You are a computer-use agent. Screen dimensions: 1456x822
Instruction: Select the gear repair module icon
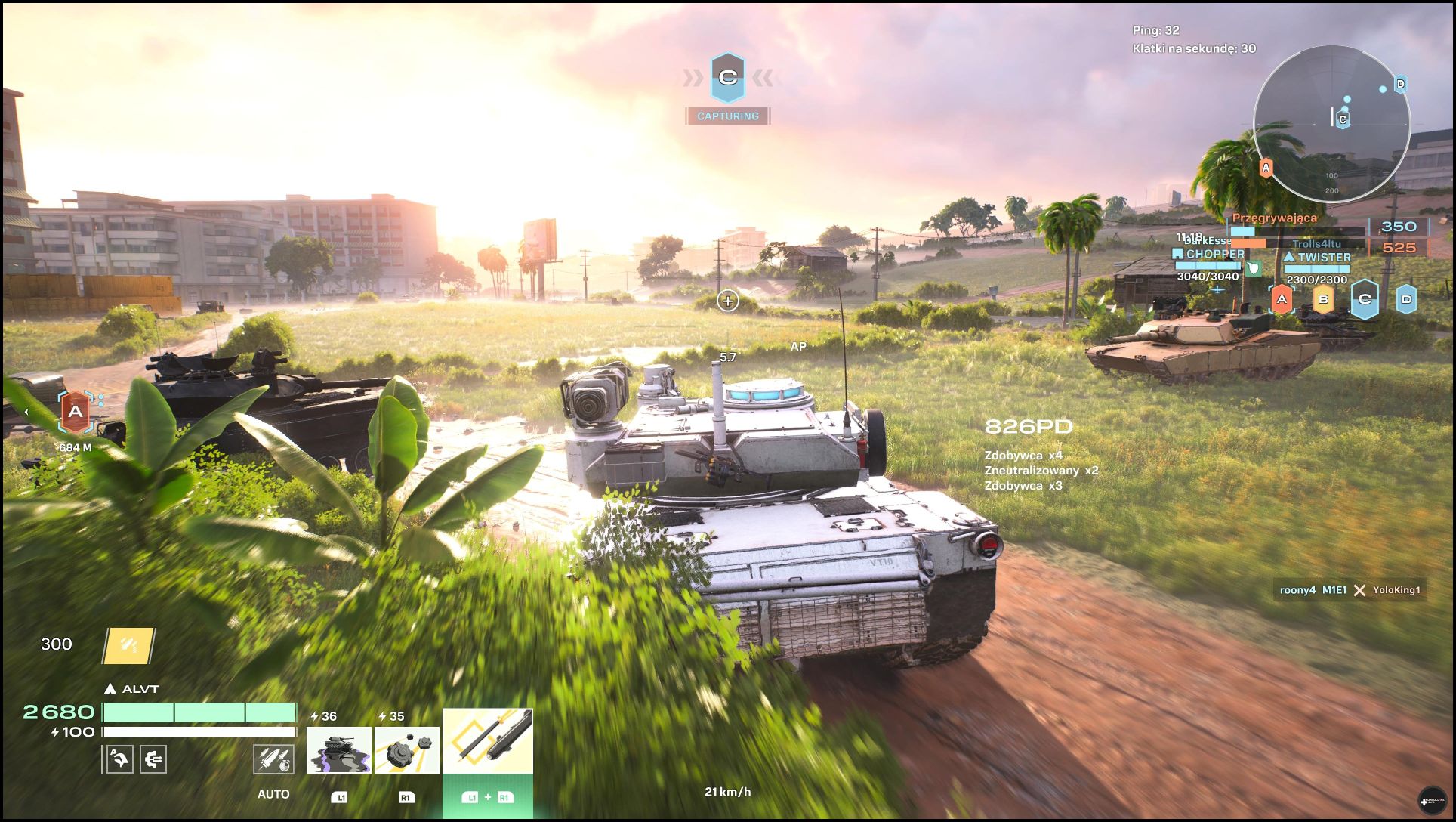[x=153, y=759]
